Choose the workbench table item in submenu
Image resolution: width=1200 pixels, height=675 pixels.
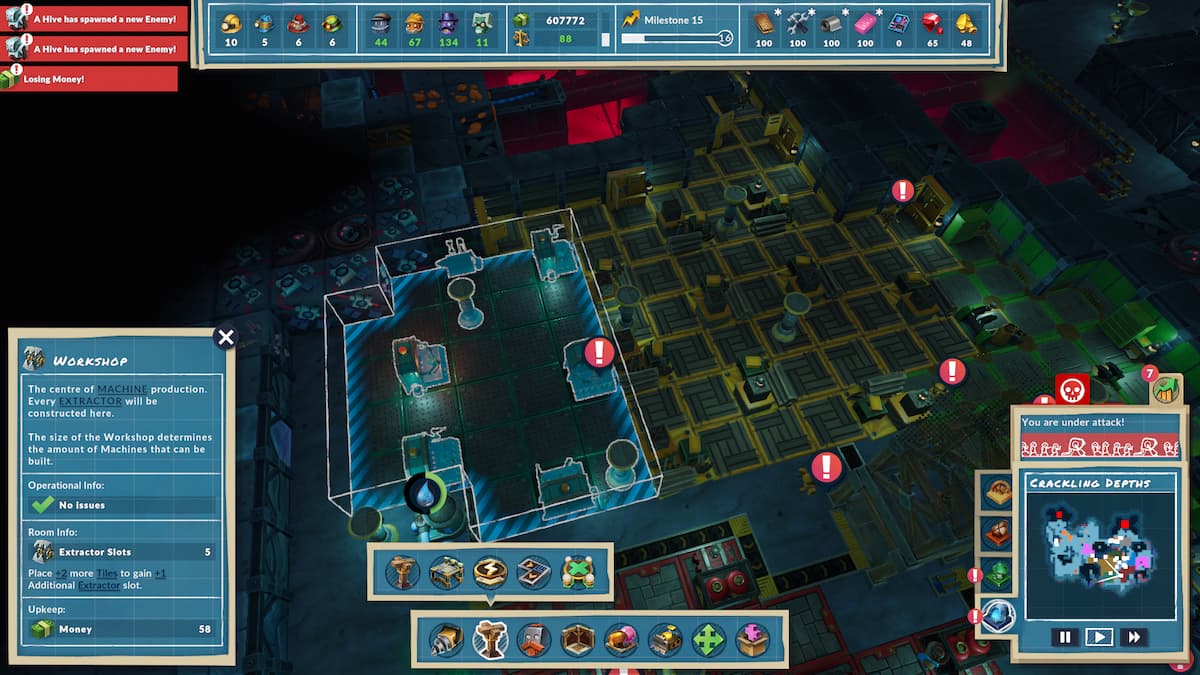[446, 571]
